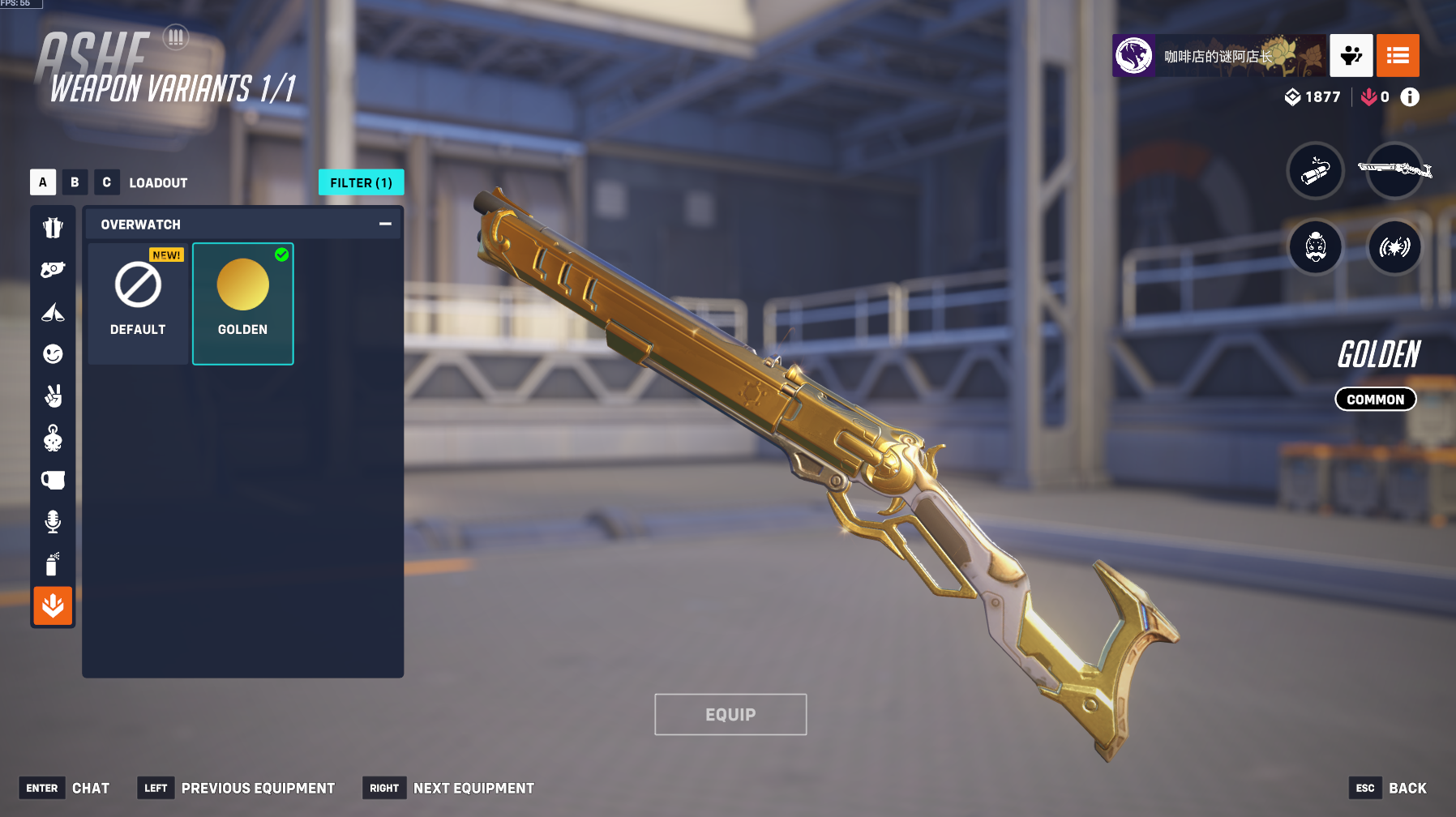Open the player profile name banner
Screen dimensions: 1456x817
pos(1218,56)
